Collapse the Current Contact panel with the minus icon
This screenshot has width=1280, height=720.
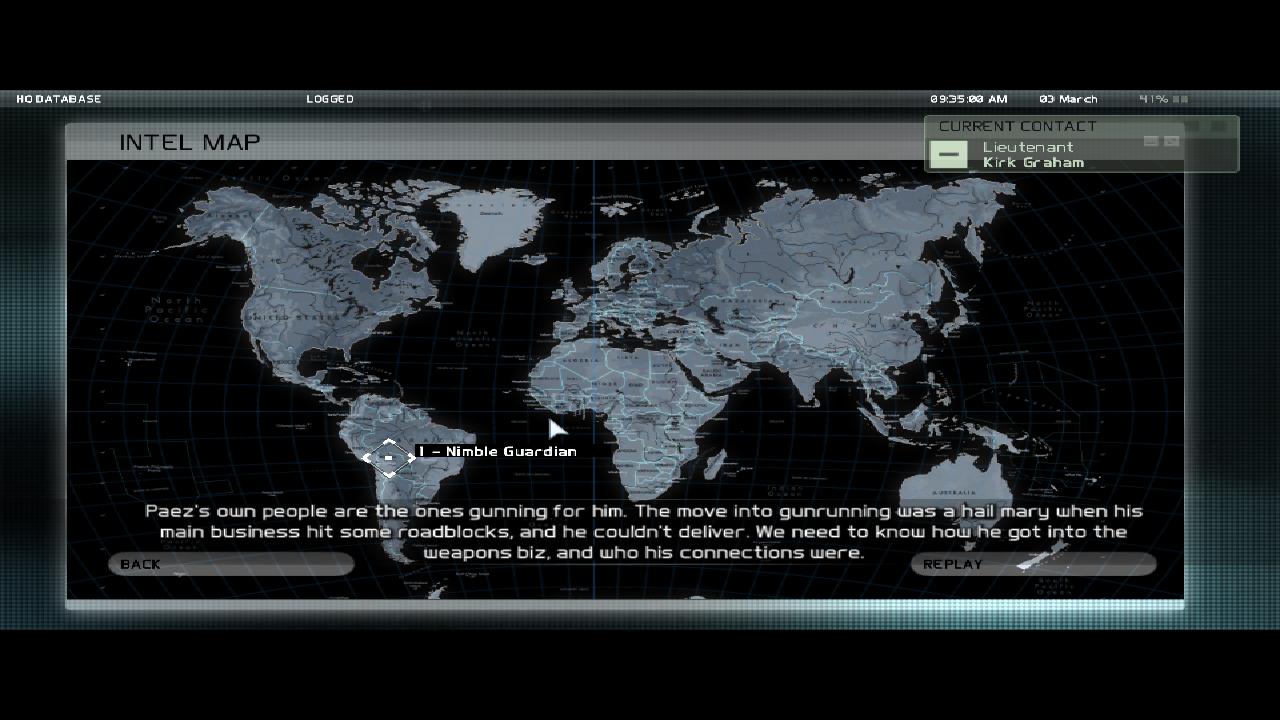click(x=948, y=154)
